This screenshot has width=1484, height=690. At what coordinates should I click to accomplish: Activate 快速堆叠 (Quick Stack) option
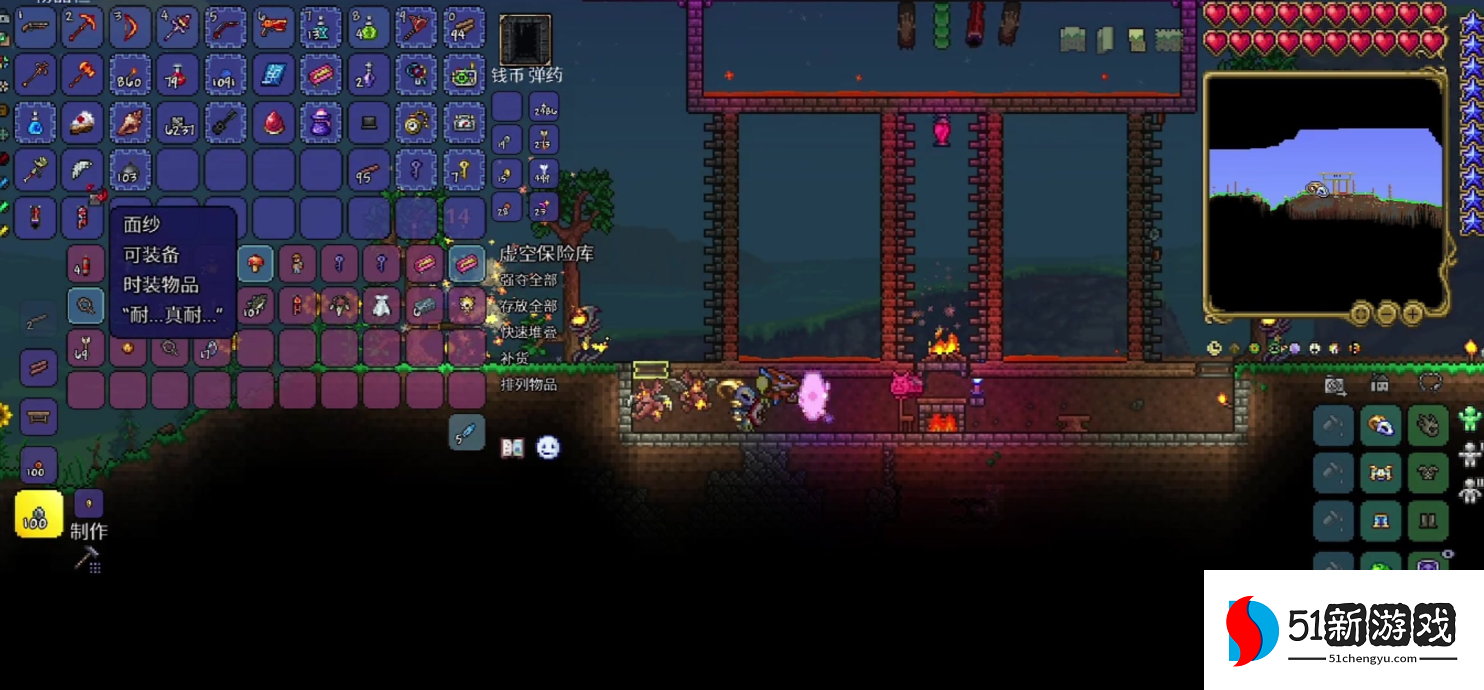coord(529,332)
